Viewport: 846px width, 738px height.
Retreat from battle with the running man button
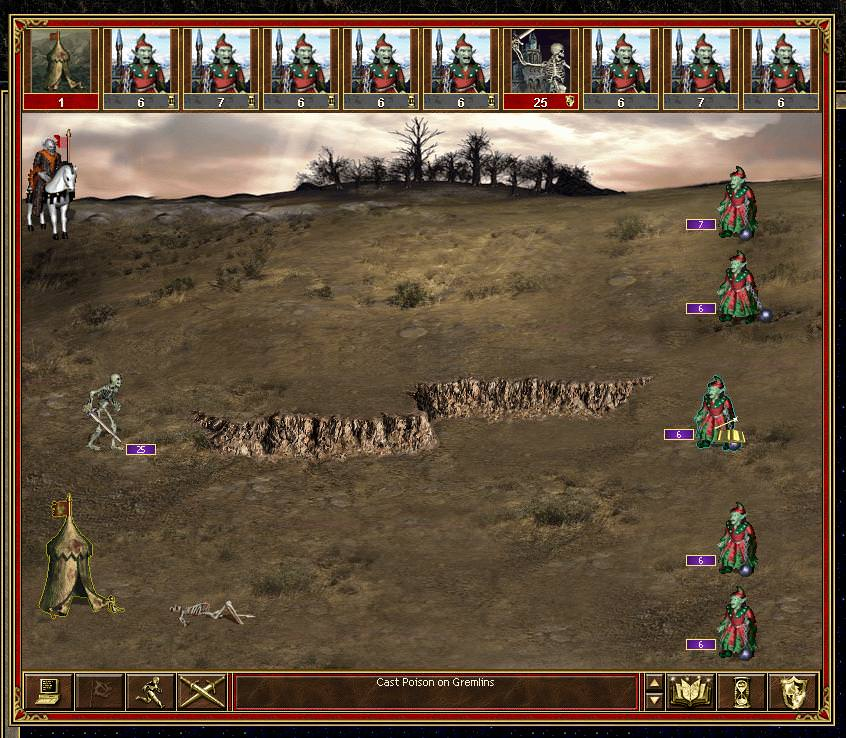(x=150, y=691)
